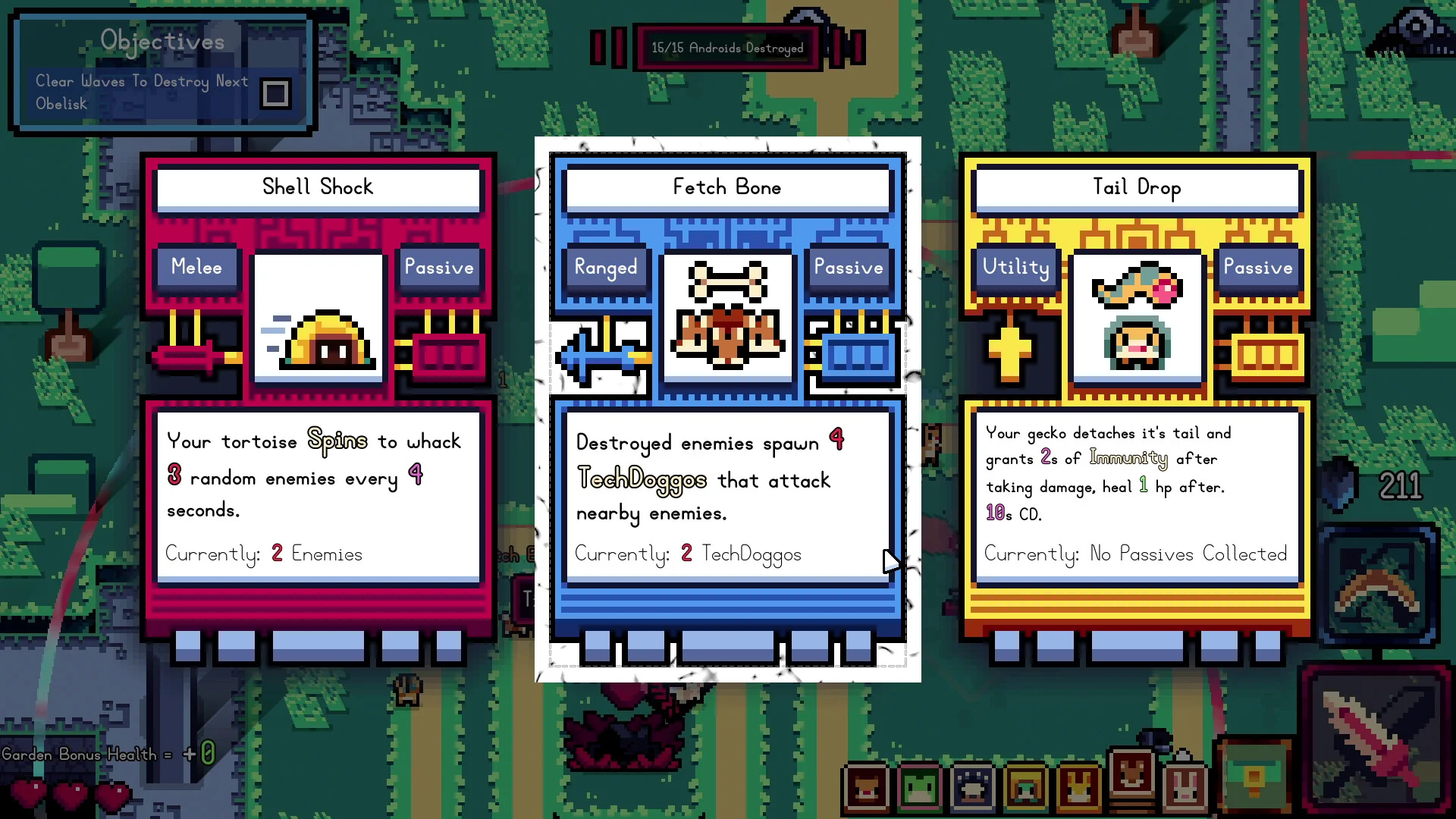Select the paw print pet portrait
Viewport: 1456px width, 819px height.
[x=973, y=787]
